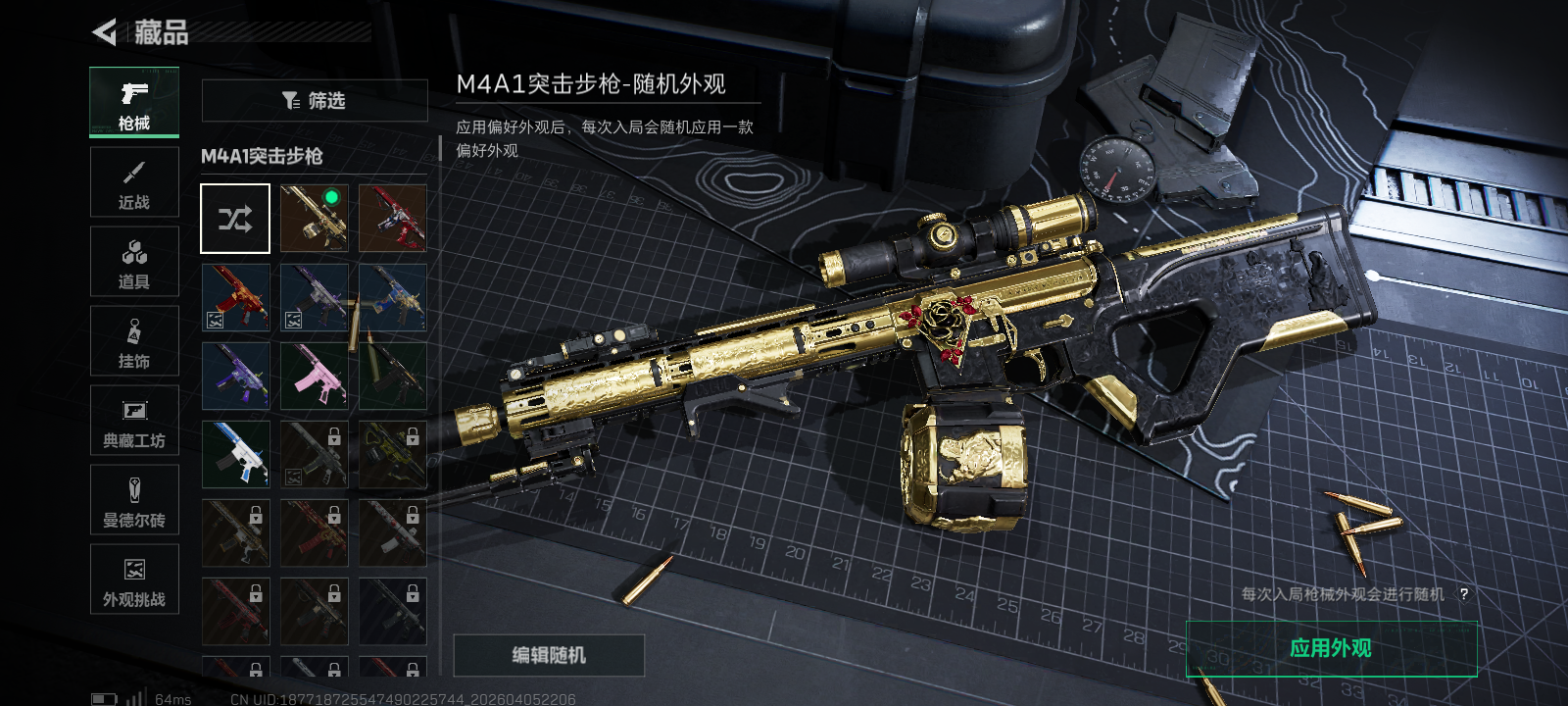Open the 道具 category
The height and width of the screenshot is (706, 1568).
click(x=134, y=262)
